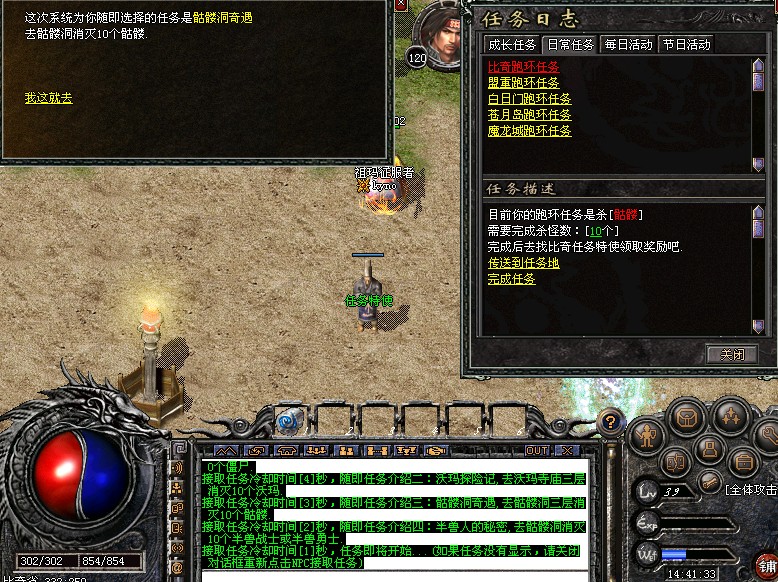Open the 盟重跑环任务 quest entry
The width and height of the screenshot is (778, 582).
click(x=523, y=83)
